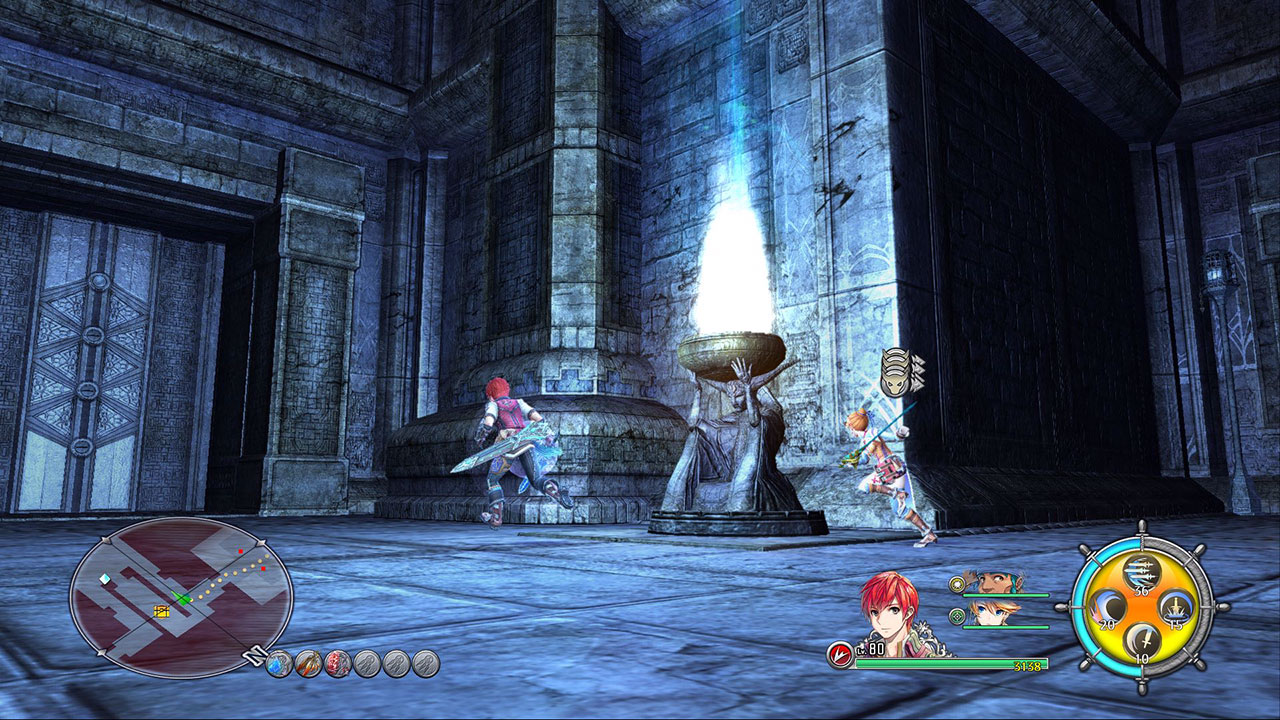Screen dimensions: 1280x720
Task: Select the treasure chest marker on the minimap
Action: click(x=161, y=610)
